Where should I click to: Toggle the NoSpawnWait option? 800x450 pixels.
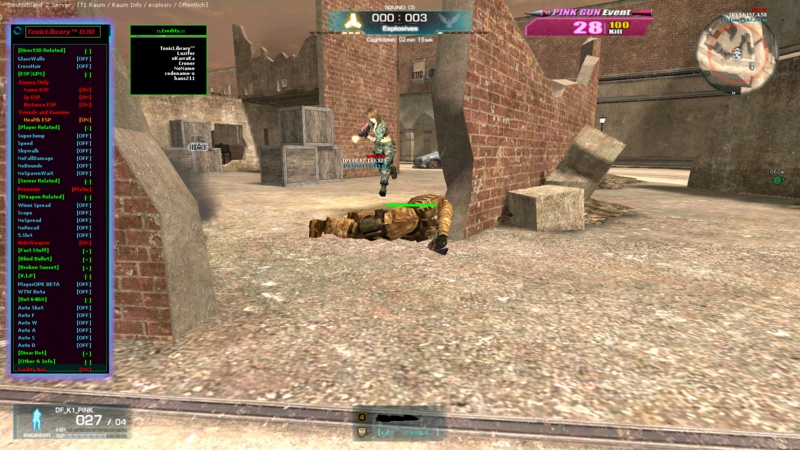pos(84,173)
